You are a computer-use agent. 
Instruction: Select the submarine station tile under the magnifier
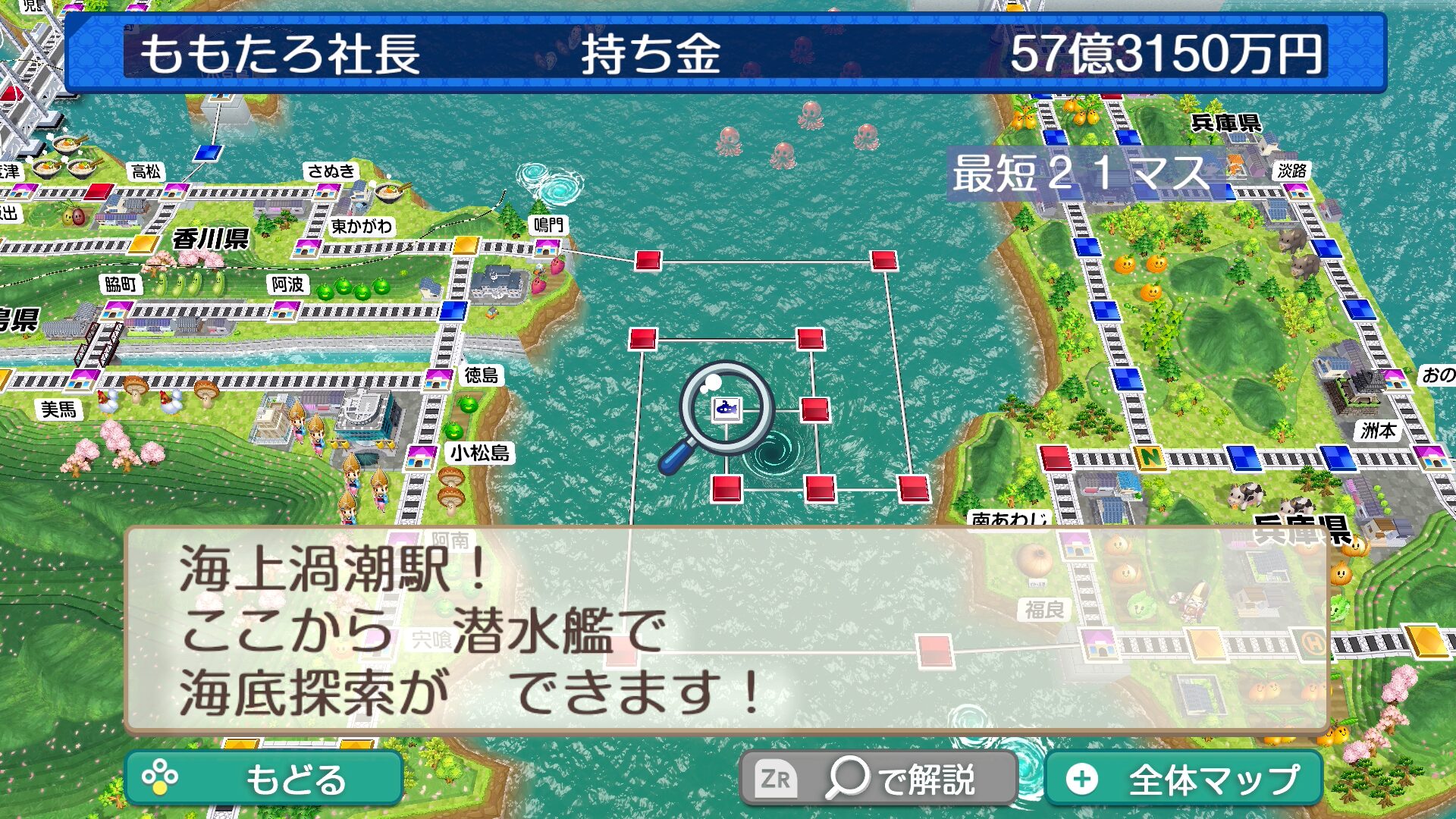(x=726, y=409)
